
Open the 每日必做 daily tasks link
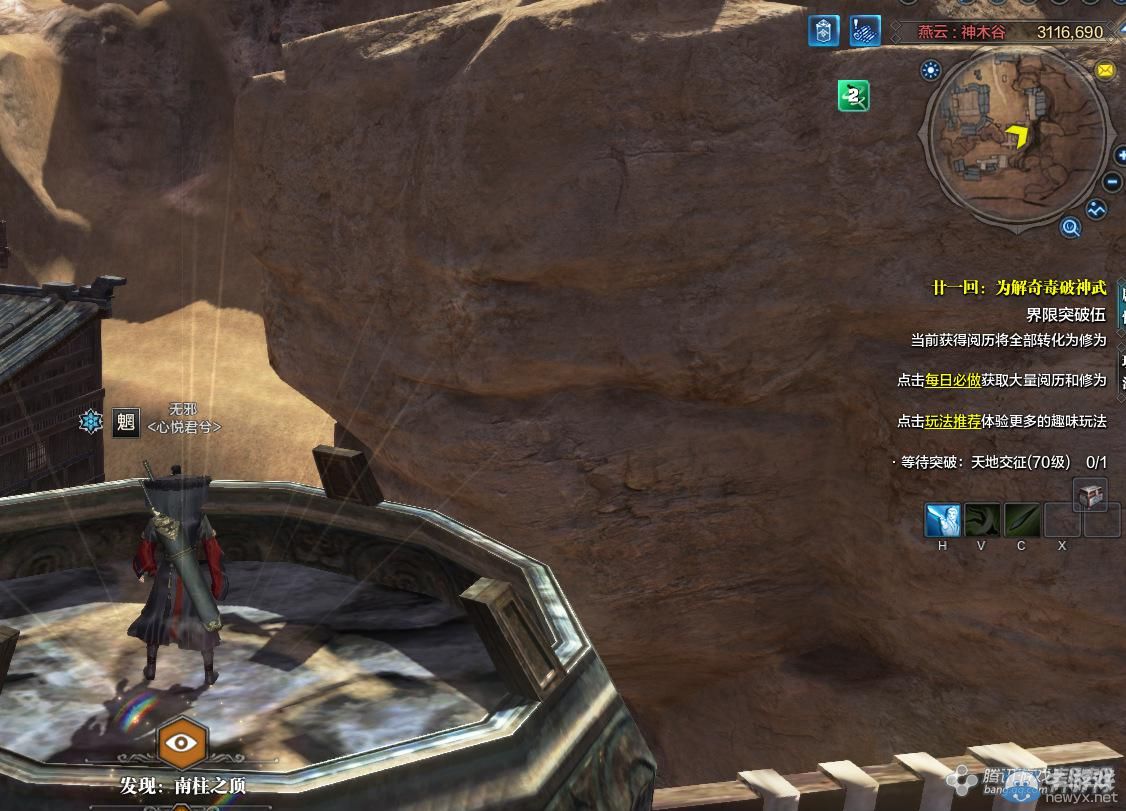(x=952, y=380)
